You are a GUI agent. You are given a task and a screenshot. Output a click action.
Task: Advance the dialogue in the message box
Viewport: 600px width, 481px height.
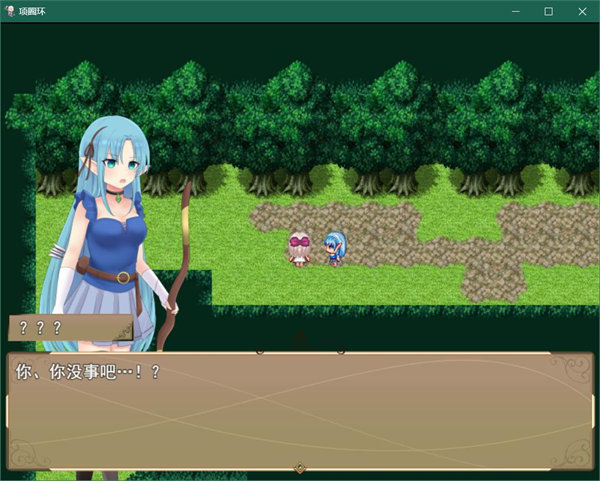click(x=300, y=410)
